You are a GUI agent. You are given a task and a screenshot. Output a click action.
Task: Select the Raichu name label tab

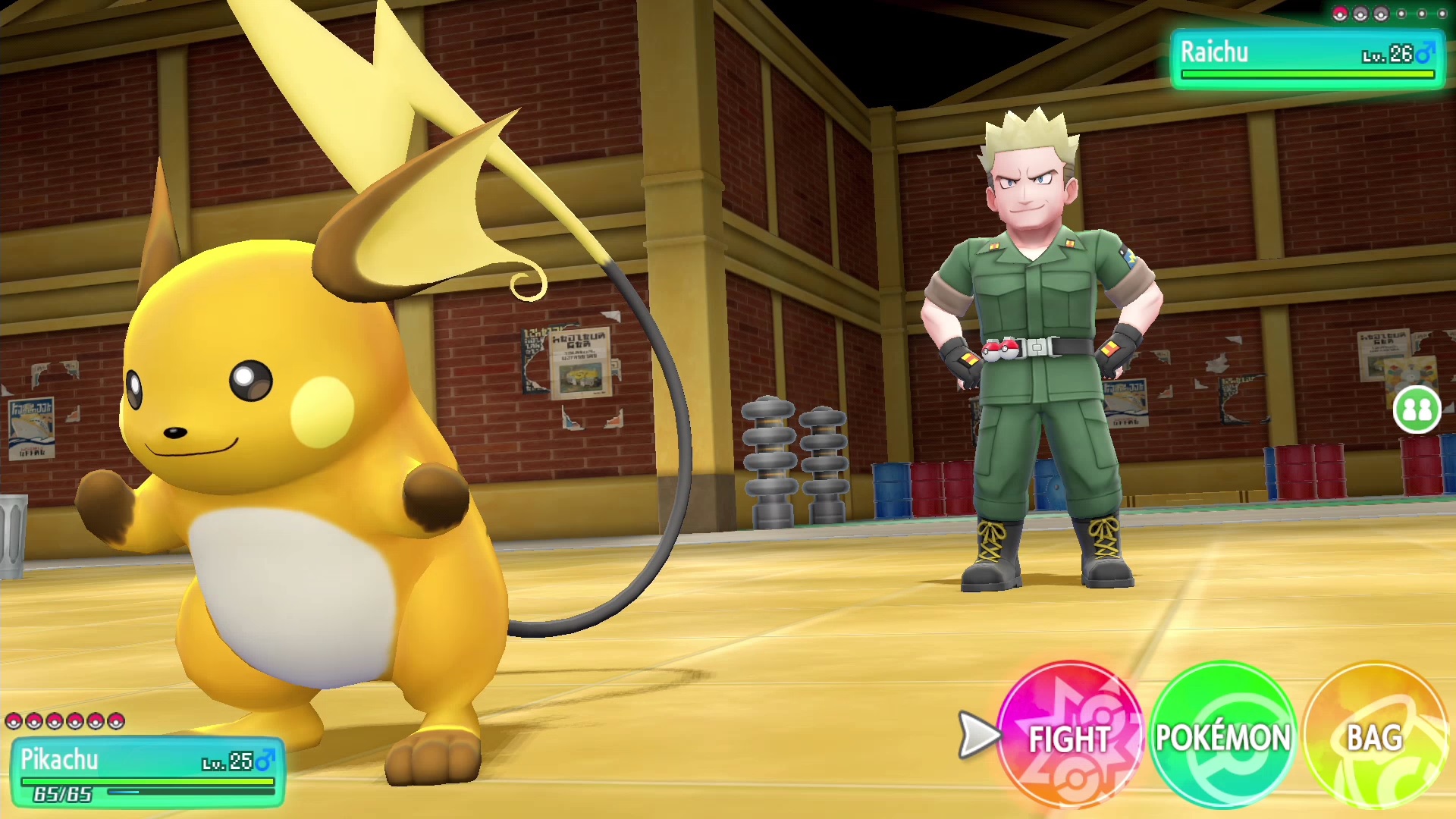click(1213, 52)
